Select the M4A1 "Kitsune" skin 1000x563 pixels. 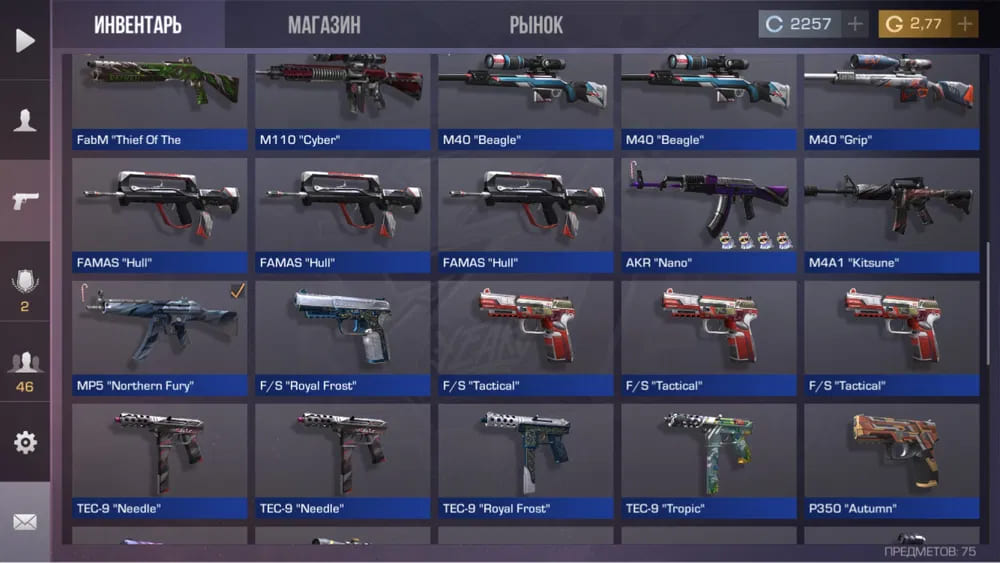pyautogui.click(x=891, y=213)
